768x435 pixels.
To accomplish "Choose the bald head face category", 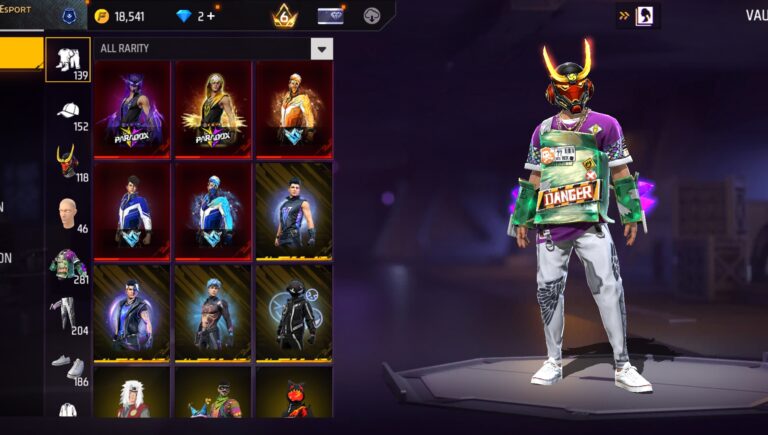I will [68, 213].
